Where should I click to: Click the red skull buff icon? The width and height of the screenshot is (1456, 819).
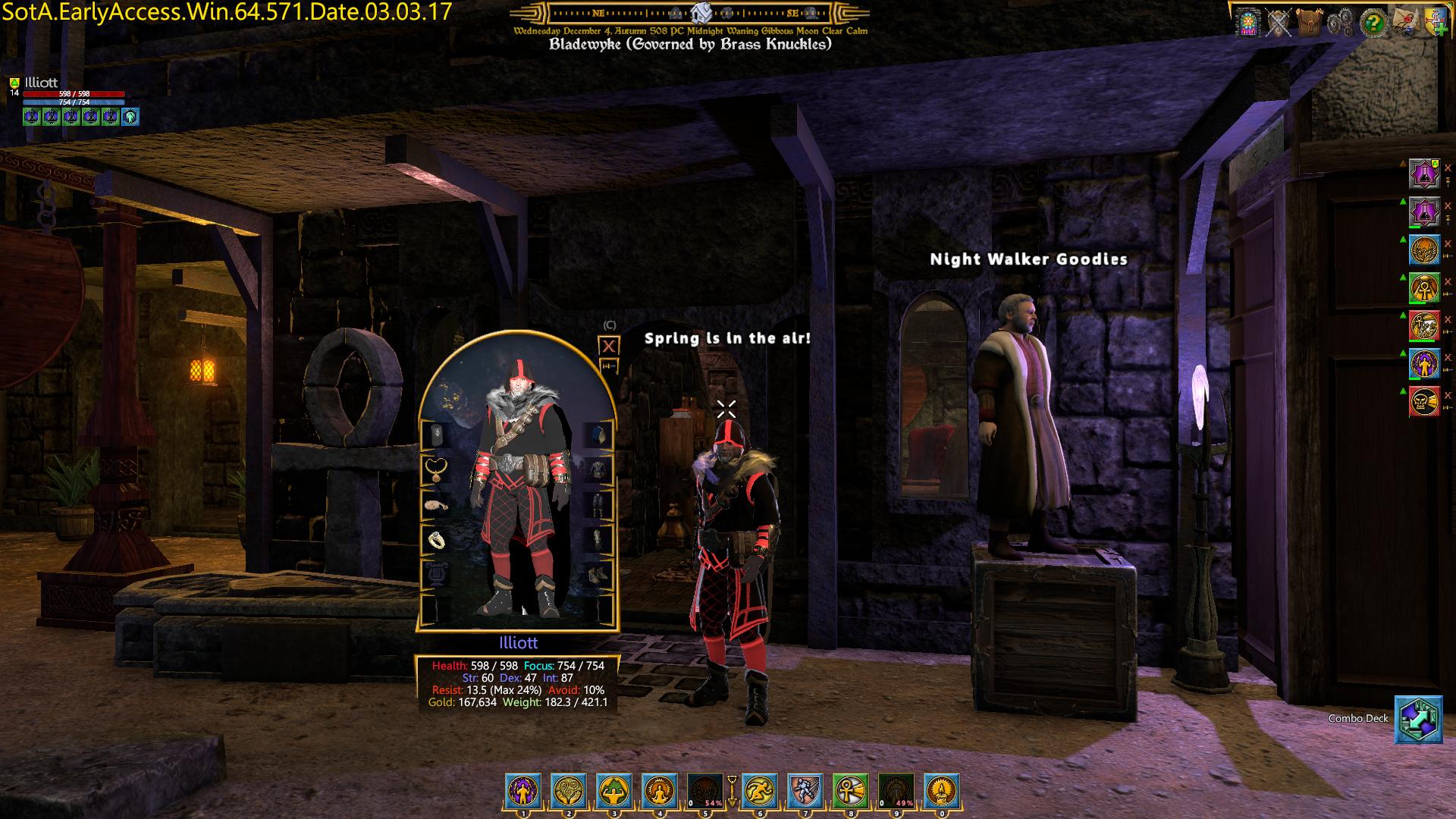pos(1424,402)
